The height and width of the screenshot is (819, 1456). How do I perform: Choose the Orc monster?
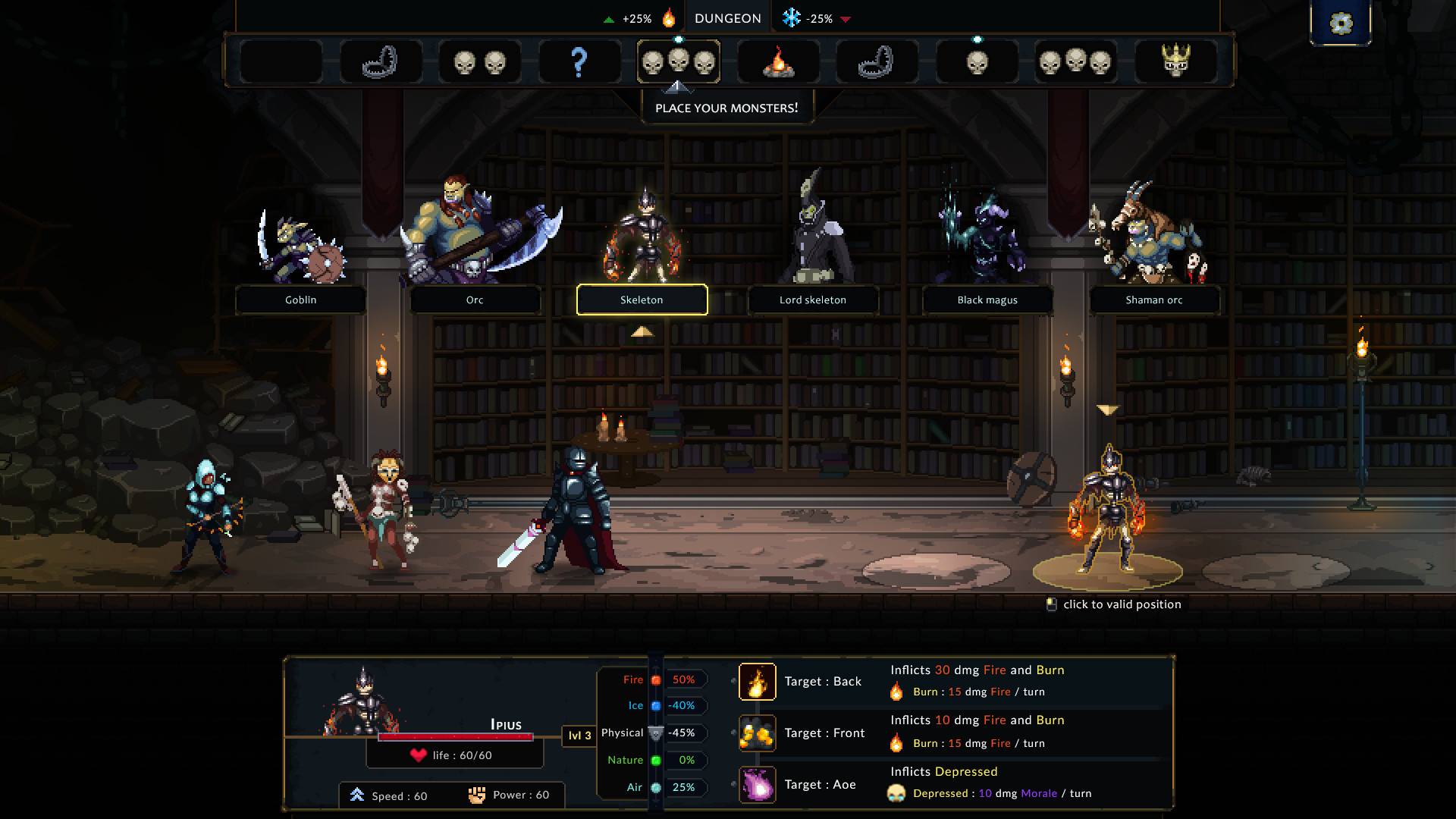point(475,300)
